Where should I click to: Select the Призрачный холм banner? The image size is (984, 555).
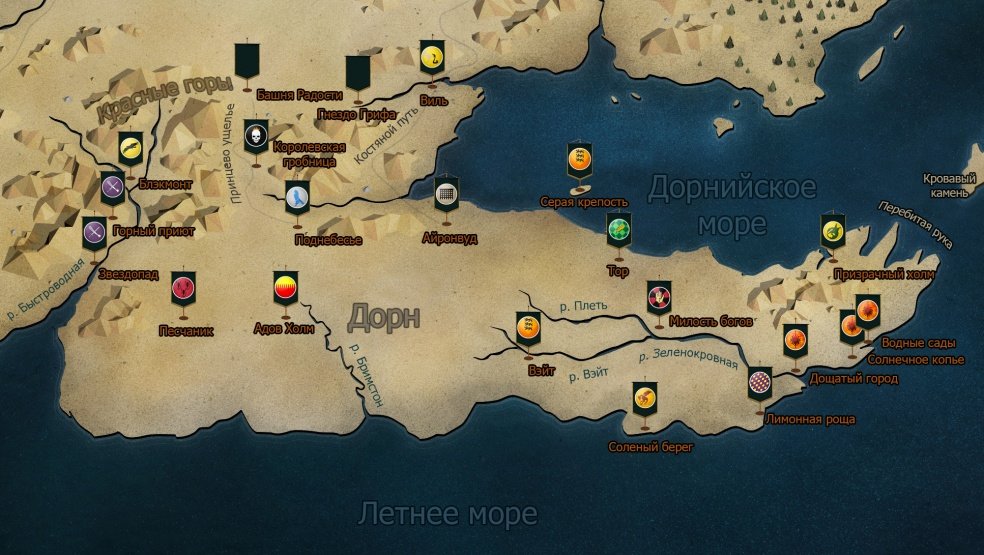[832, 230]
